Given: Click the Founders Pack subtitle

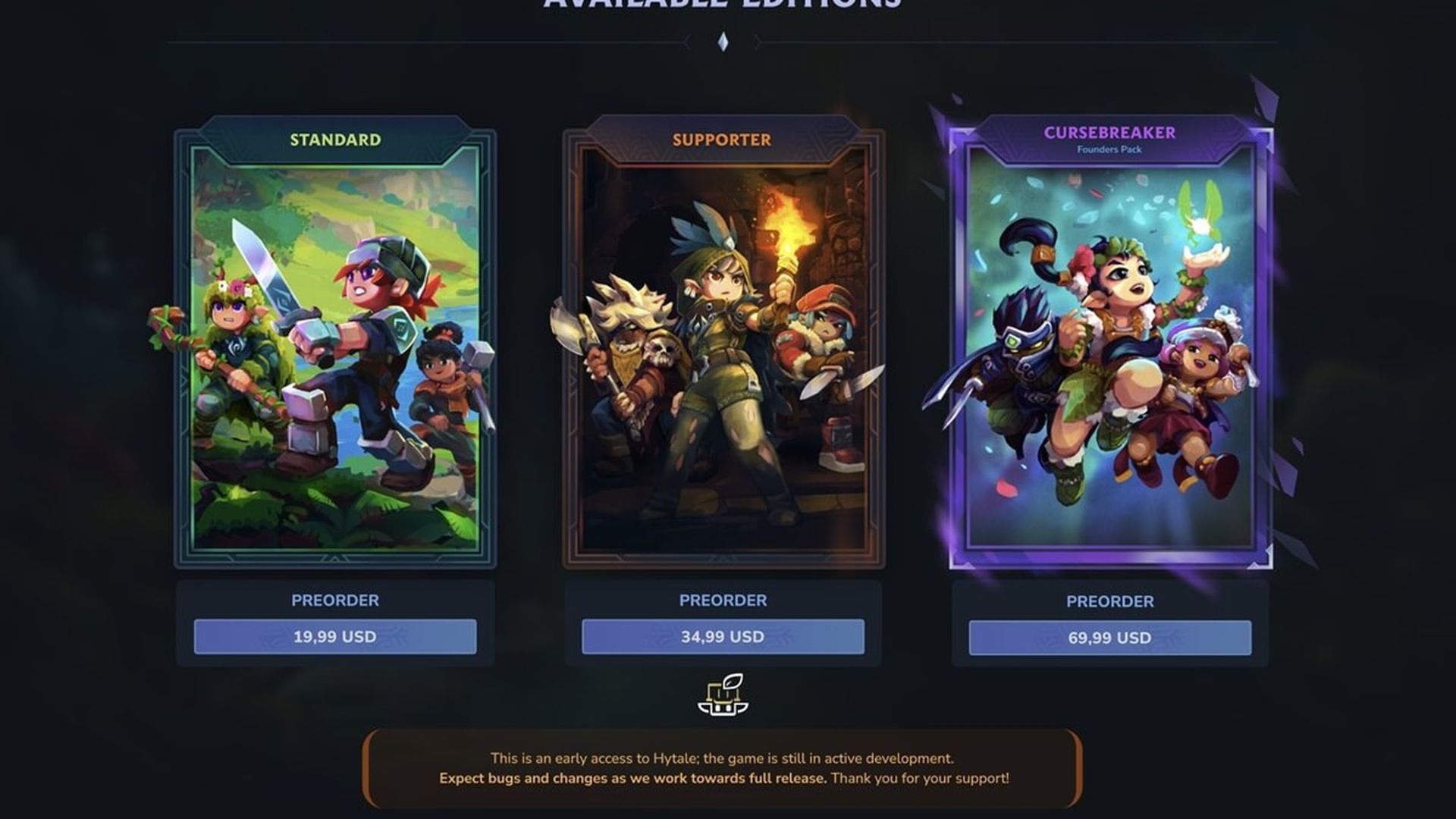Looking at the screenshot, I should (1109, 150).
